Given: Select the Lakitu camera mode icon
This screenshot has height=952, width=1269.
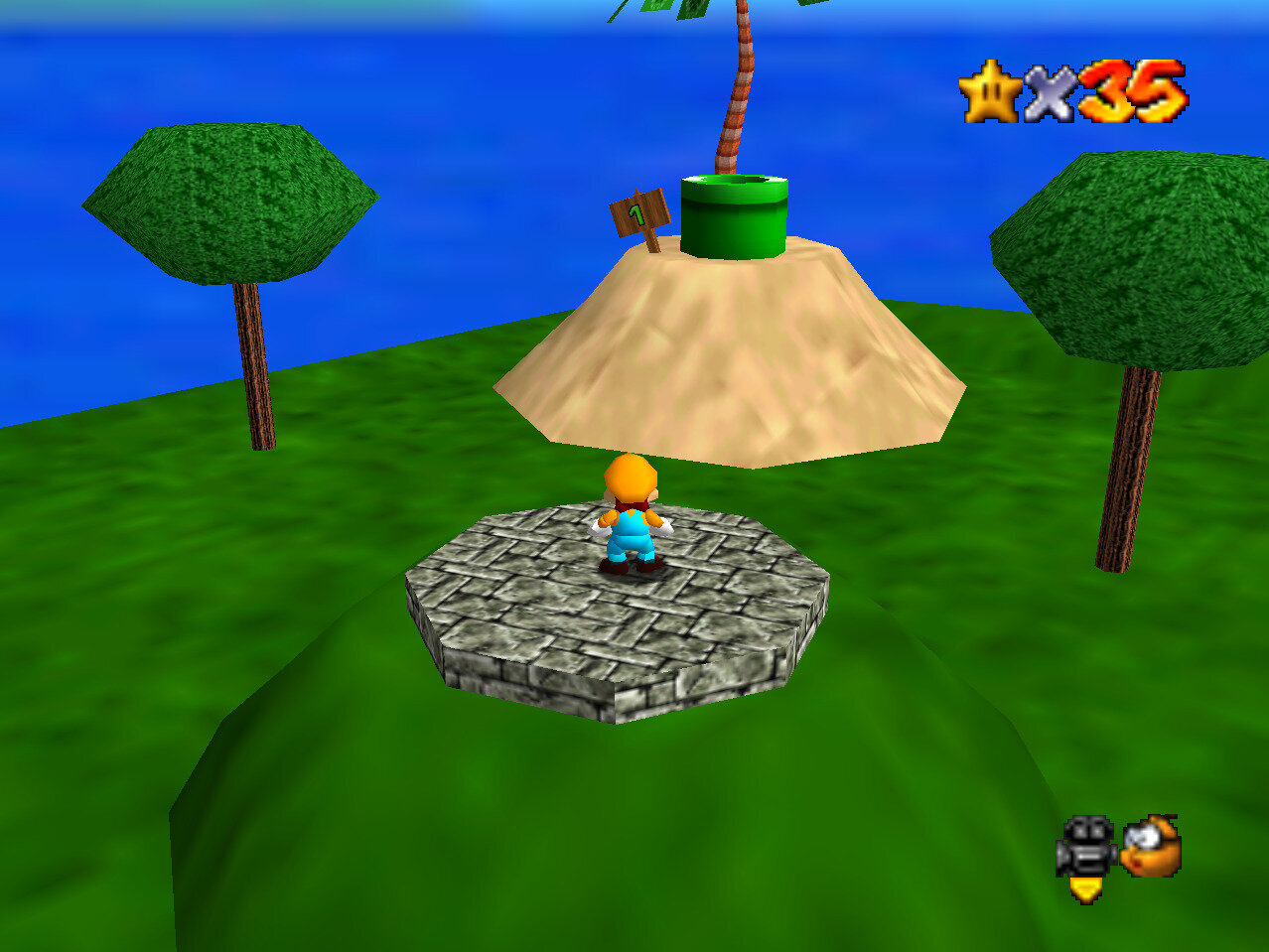Looking at the screenshot, I should 1151,845.
